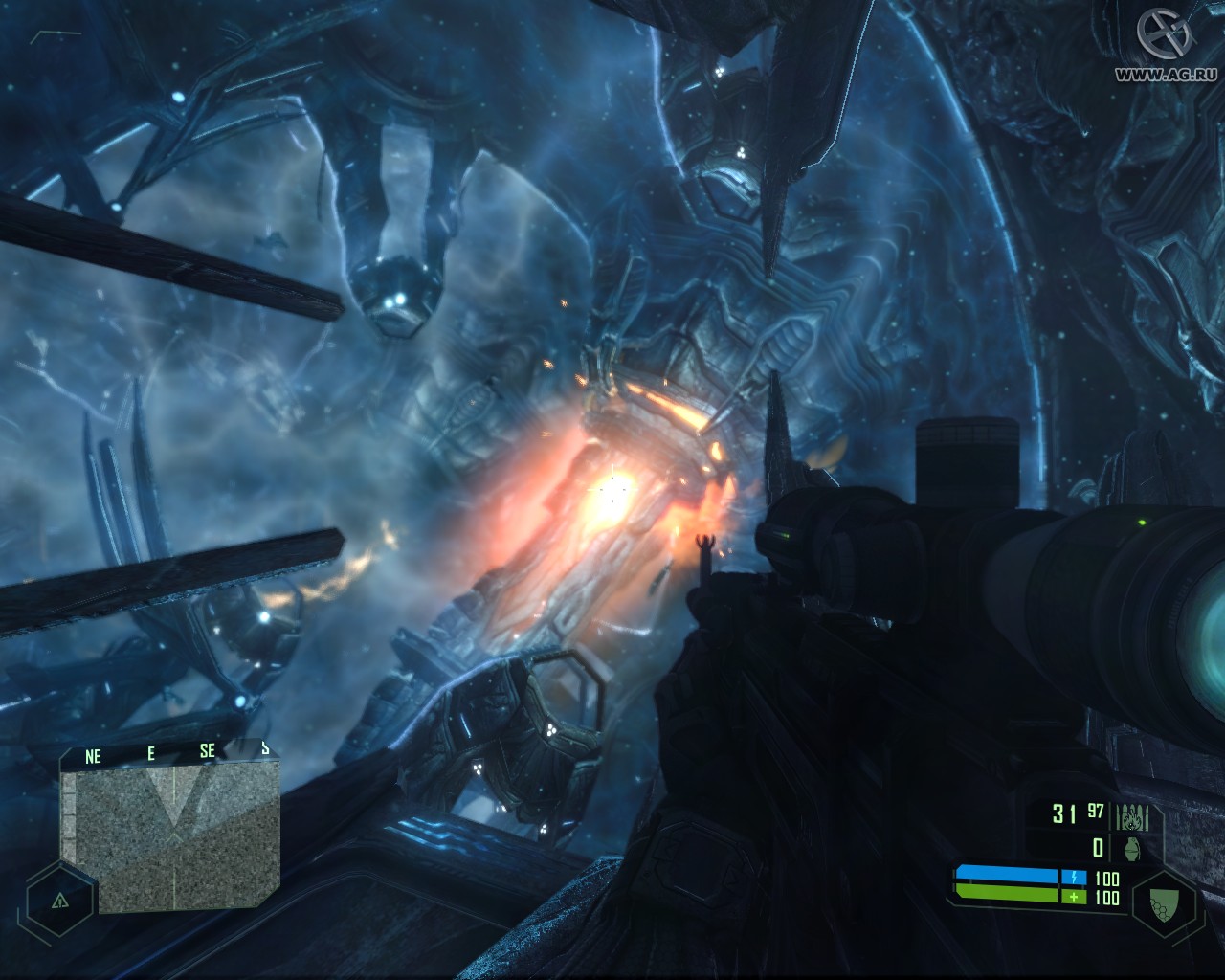
Task: Select the grenade icon
Action: tap(1134, 848)
